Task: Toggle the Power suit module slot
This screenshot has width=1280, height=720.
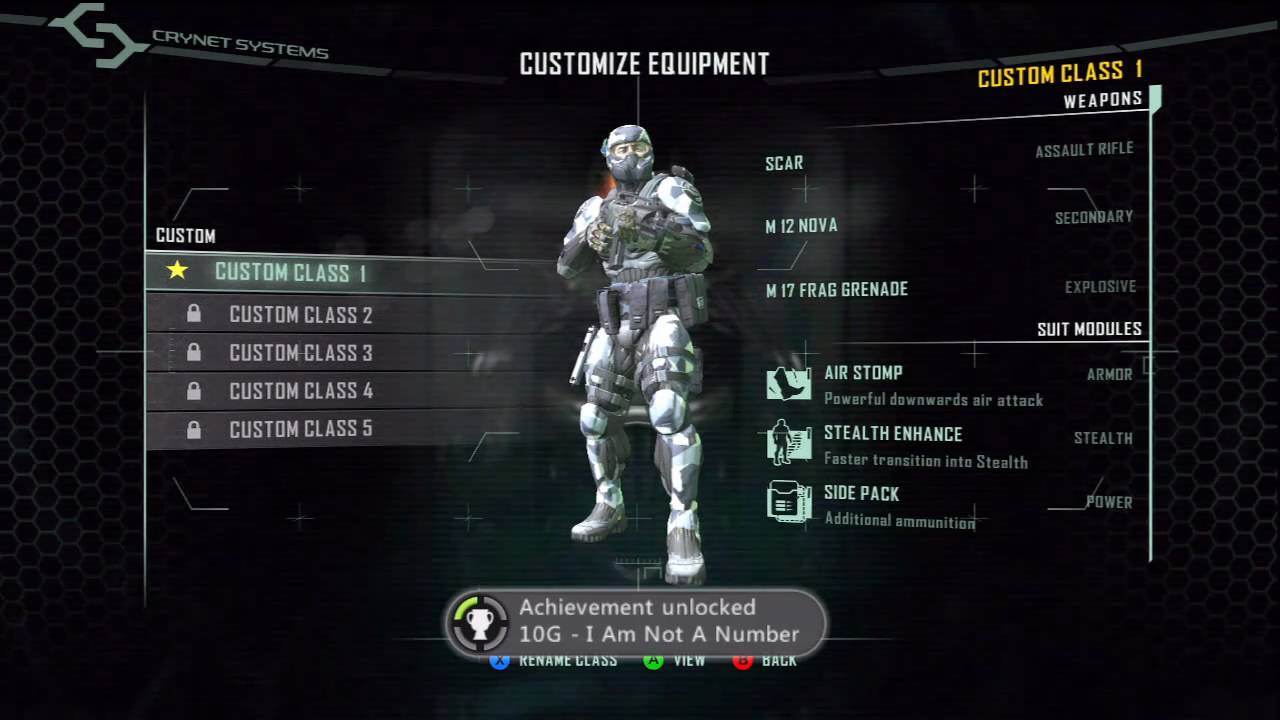Action: click(x=1109, y=502)
